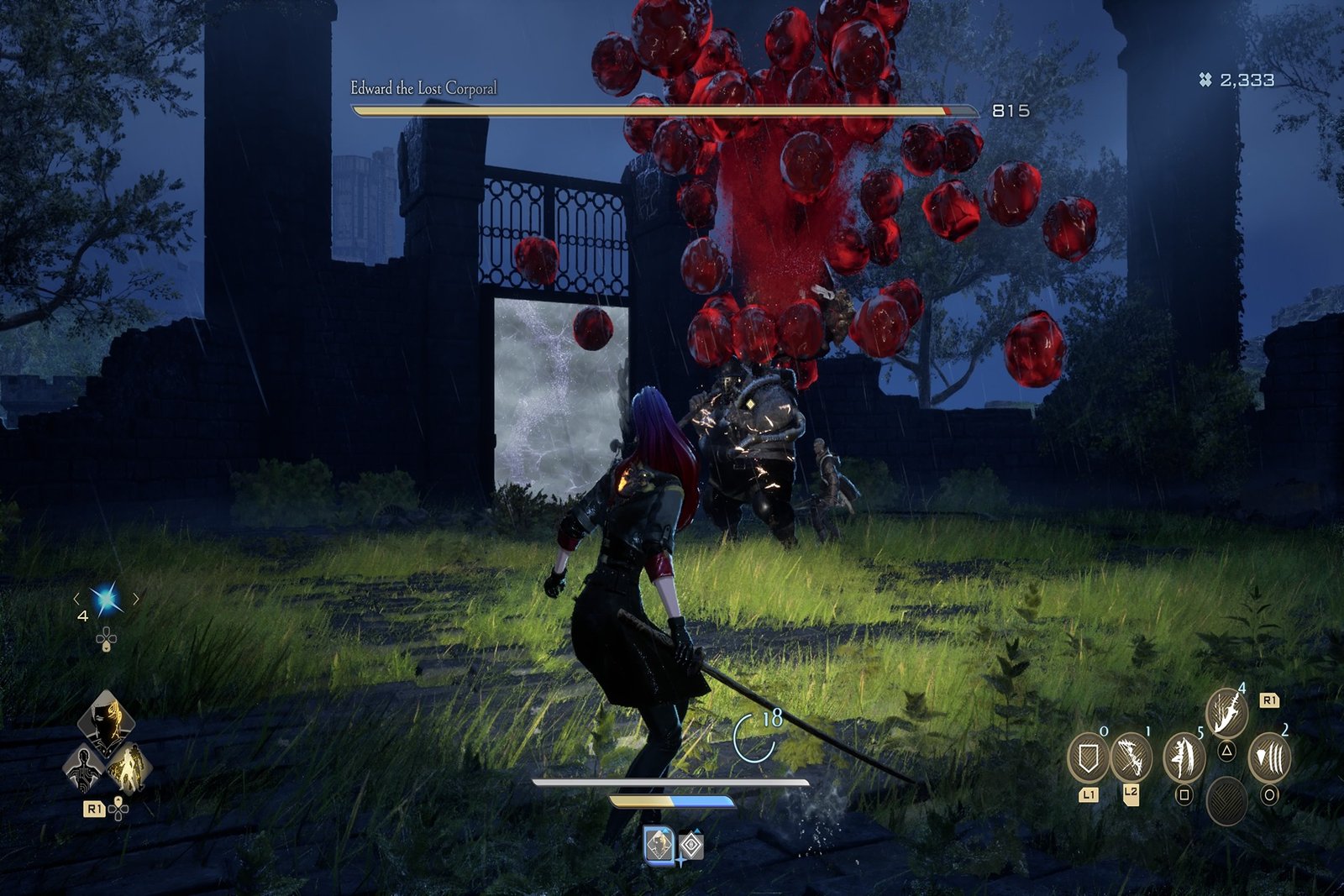The height and width of the screenshot is (896, 1344).
Task: Select the shield guard skill icon
Action: click(x=1089, y=757)
